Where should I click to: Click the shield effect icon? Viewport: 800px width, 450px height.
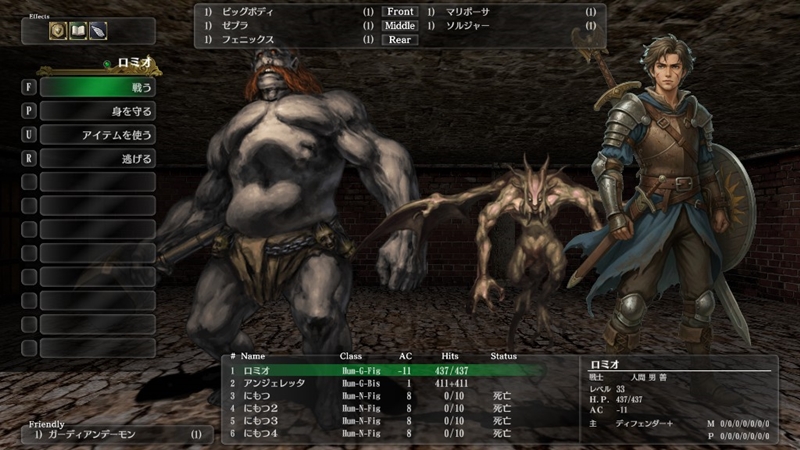click(58, 31)
